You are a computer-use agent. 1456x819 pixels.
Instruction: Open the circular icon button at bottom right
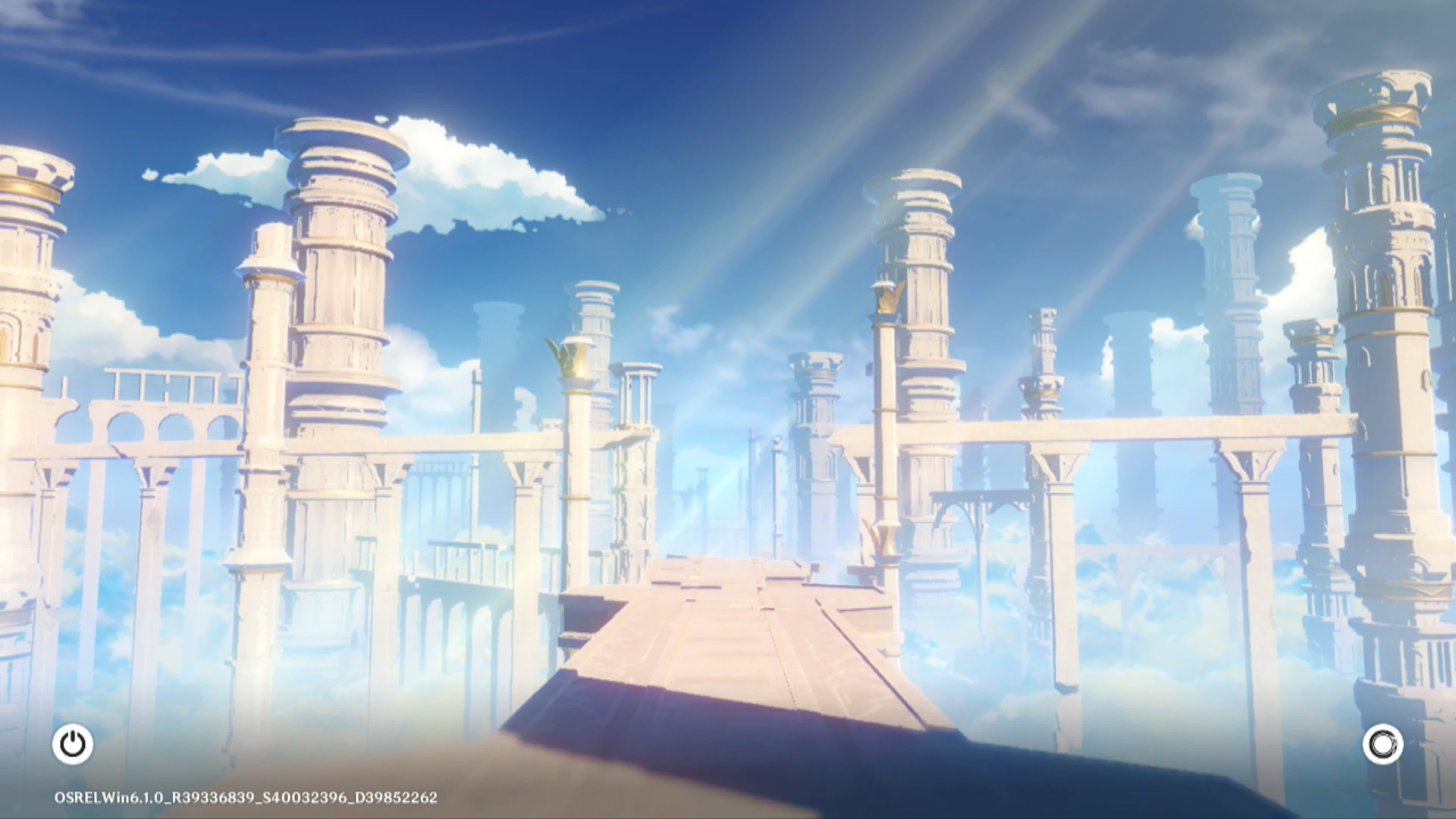(x=1382, y=744)
